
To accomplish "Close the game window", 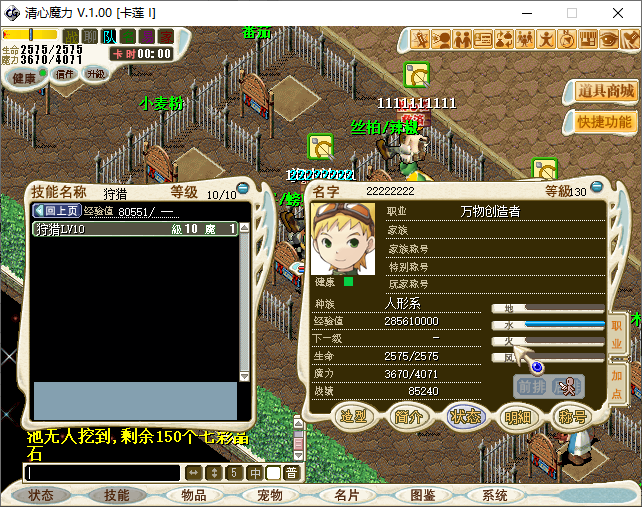I will coord(618,13).
